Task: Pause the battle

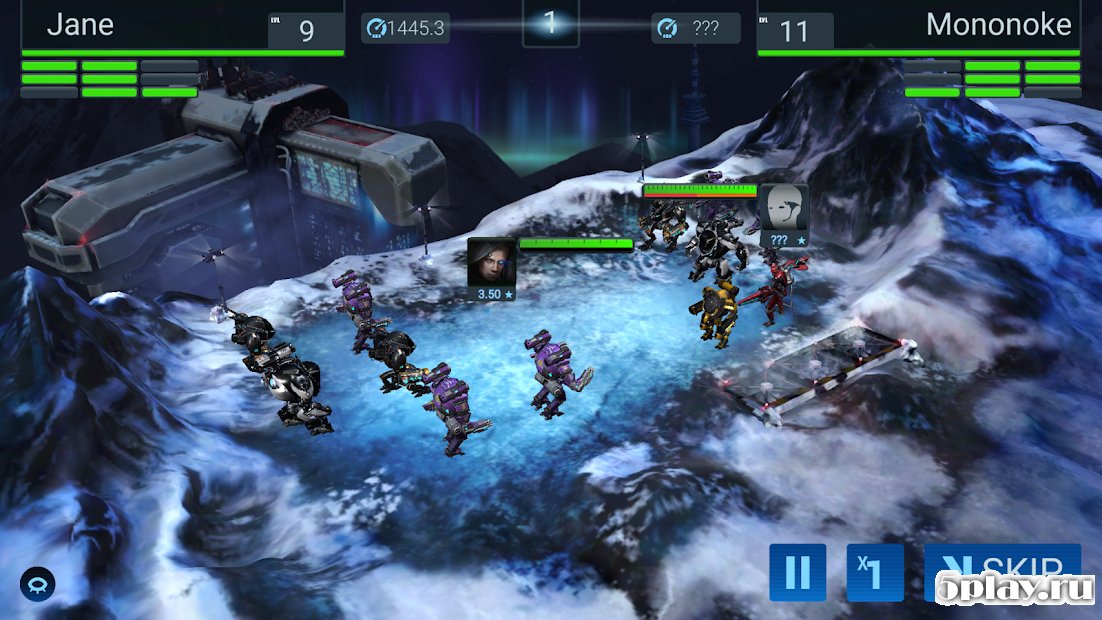Action: pos(797,572)
